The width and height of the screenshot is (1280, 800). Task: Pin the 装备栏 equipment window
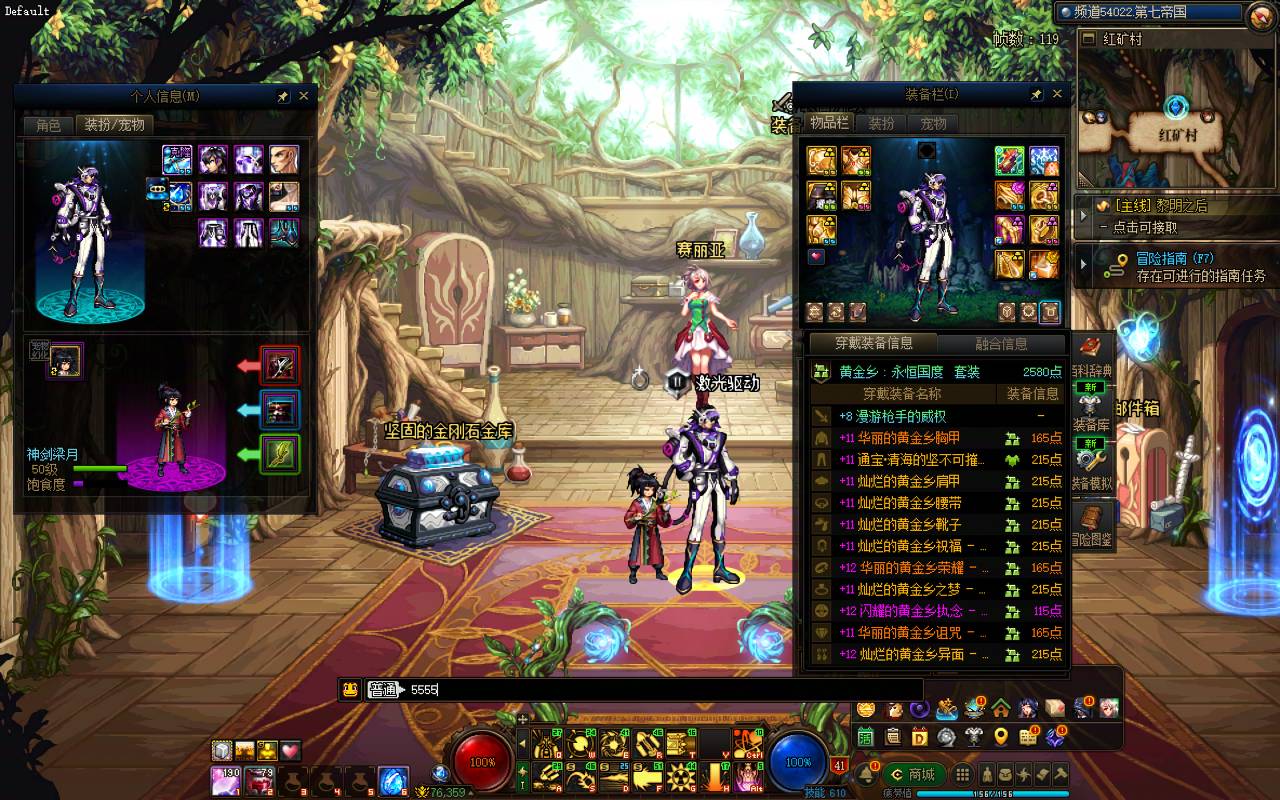pos(1036,94)
